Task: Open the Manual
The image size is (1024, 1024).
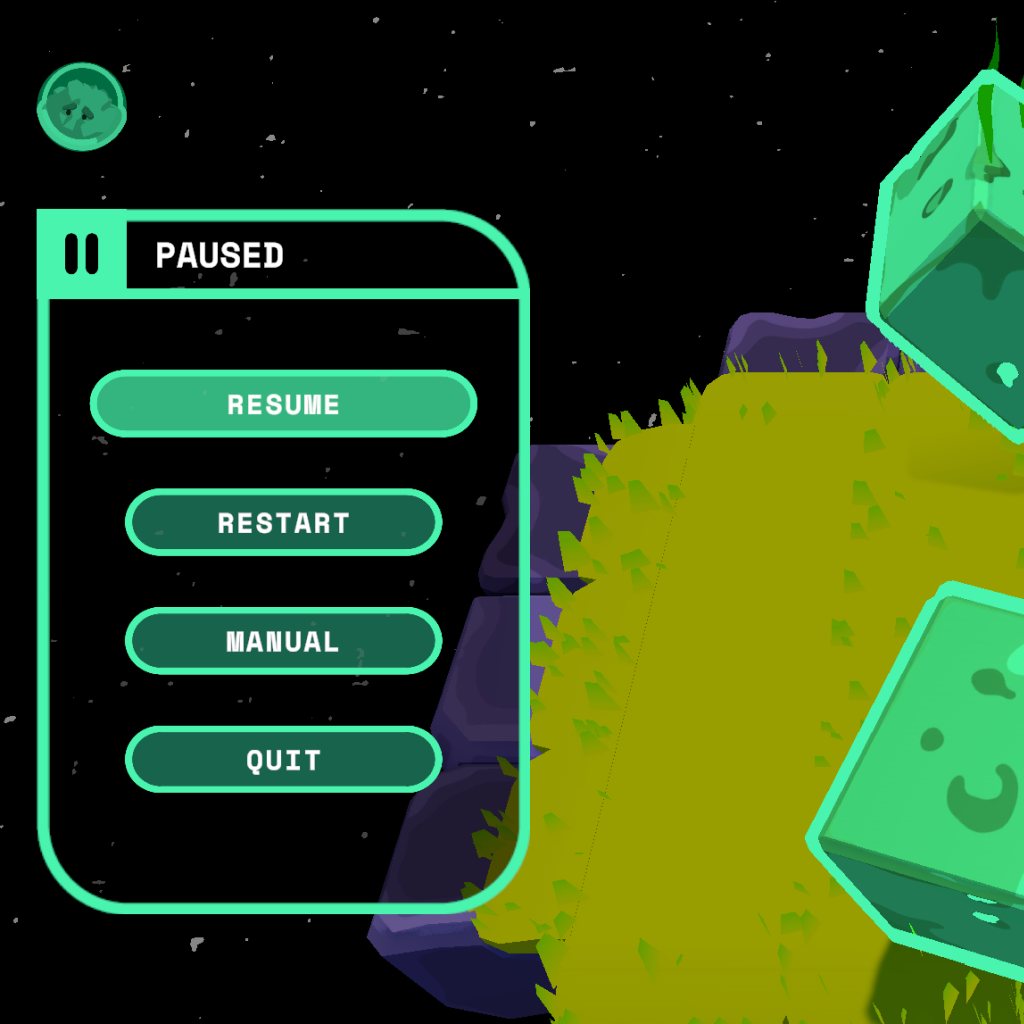Action: [x=283, y=641]
